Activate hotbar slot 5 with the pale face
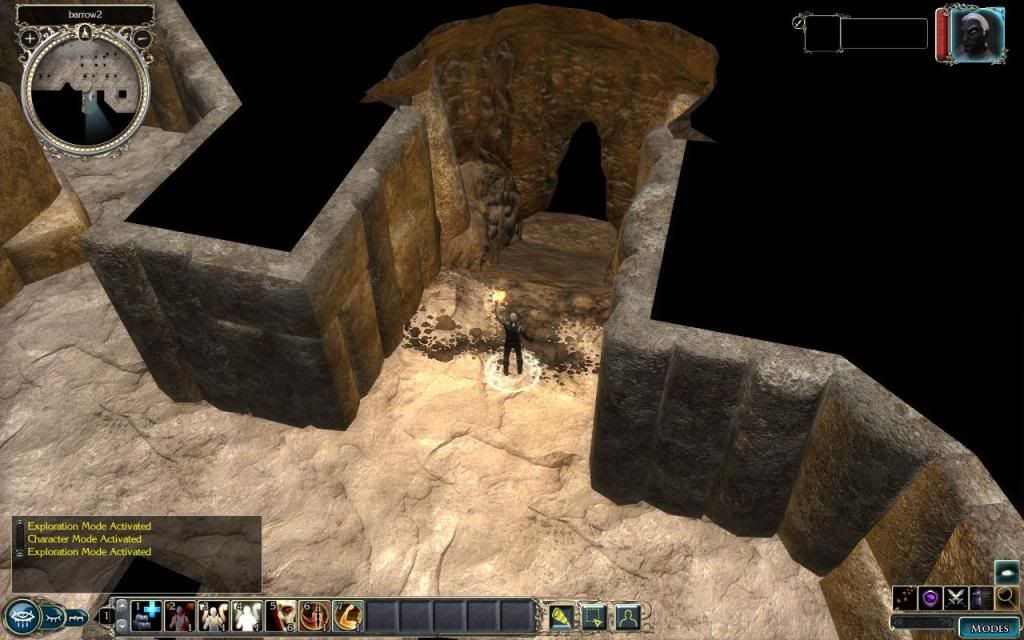This screenshot has width=1024, height=640. [281, 615]
